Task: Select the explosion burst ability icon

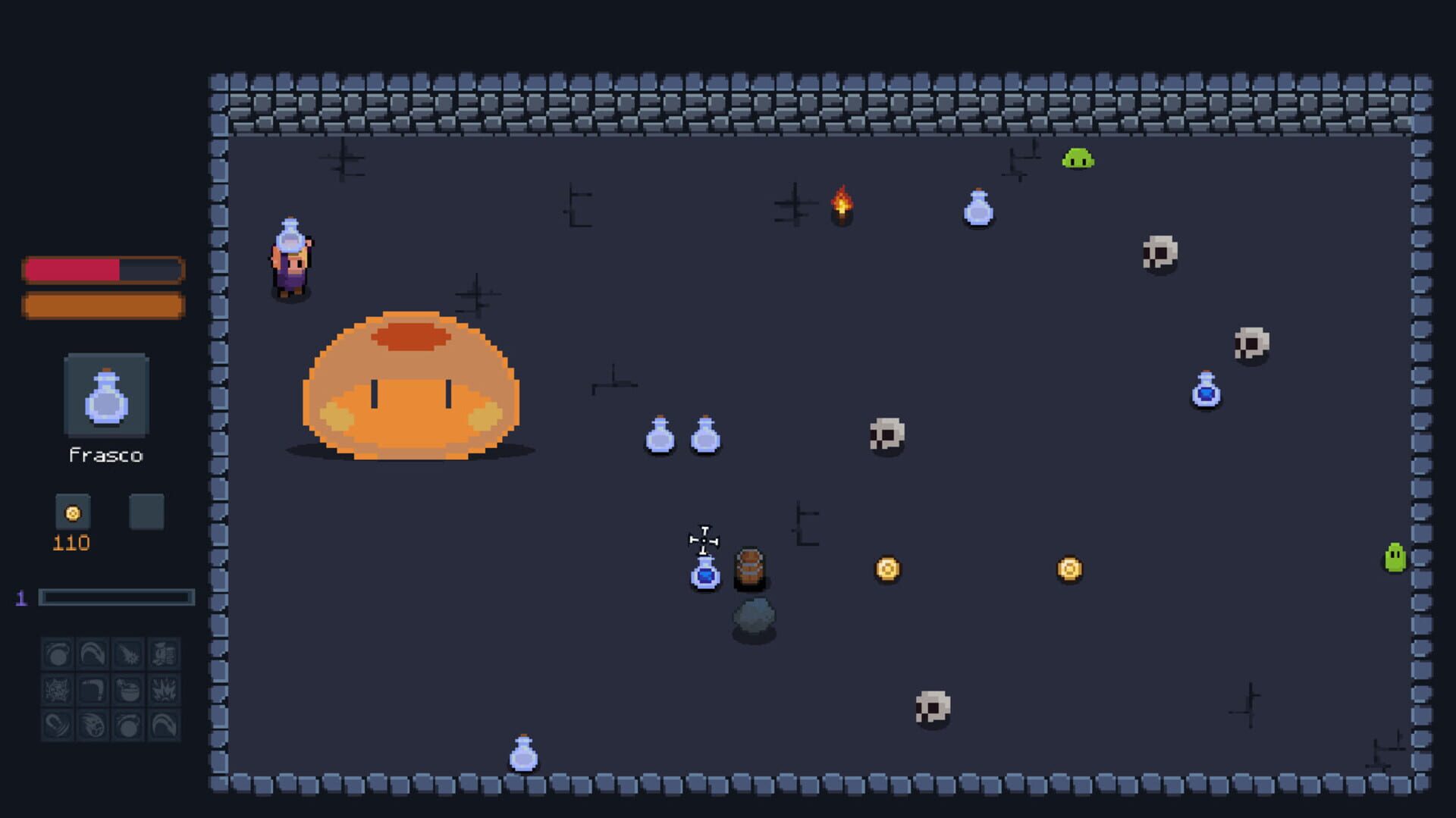Action: tap(164, 690)
